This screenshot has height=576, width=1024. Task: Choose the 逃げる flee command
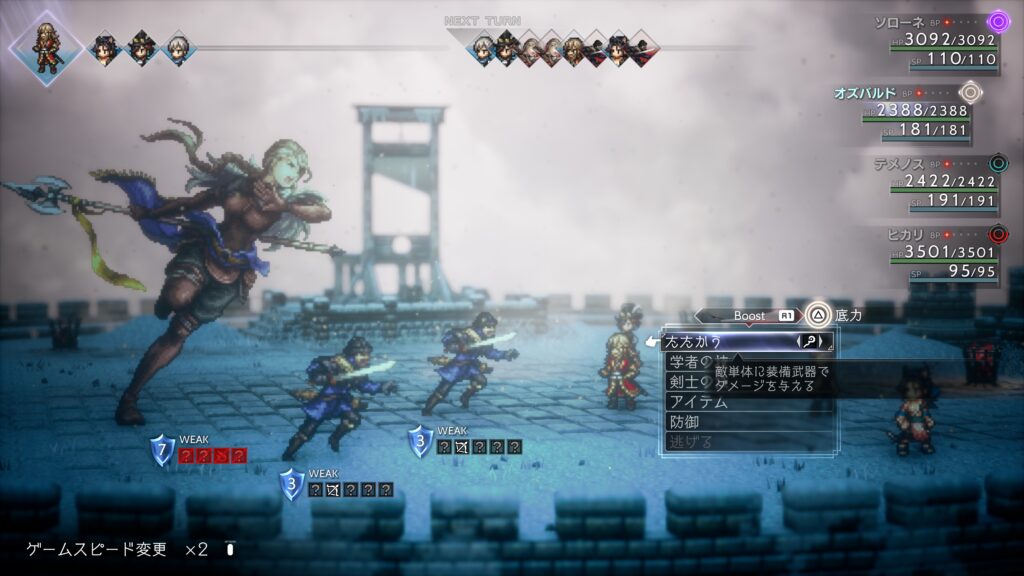692,442
